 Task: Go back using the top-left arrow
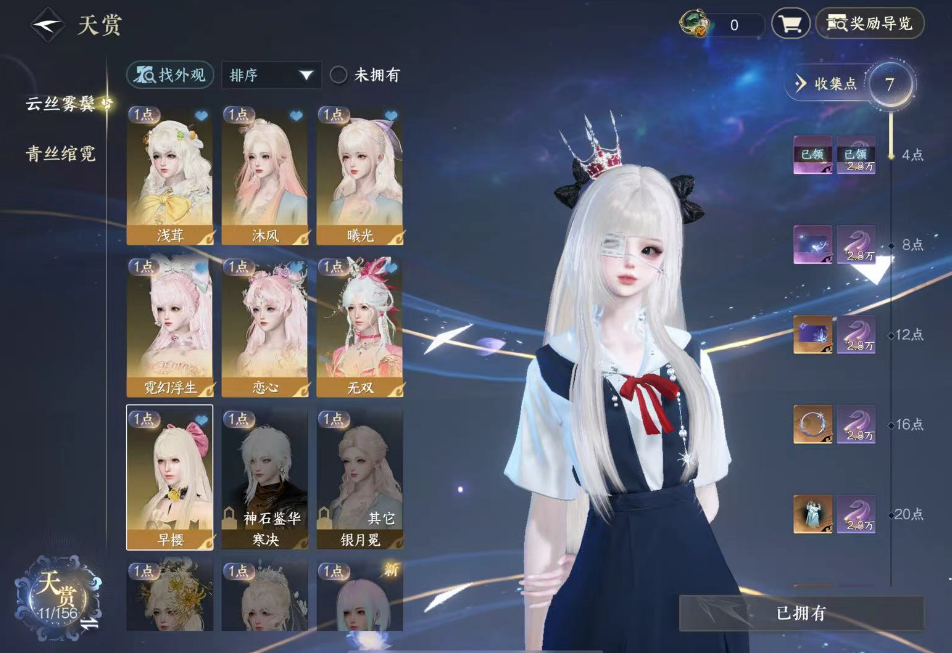pyautogui.click(x=46, y=24)
